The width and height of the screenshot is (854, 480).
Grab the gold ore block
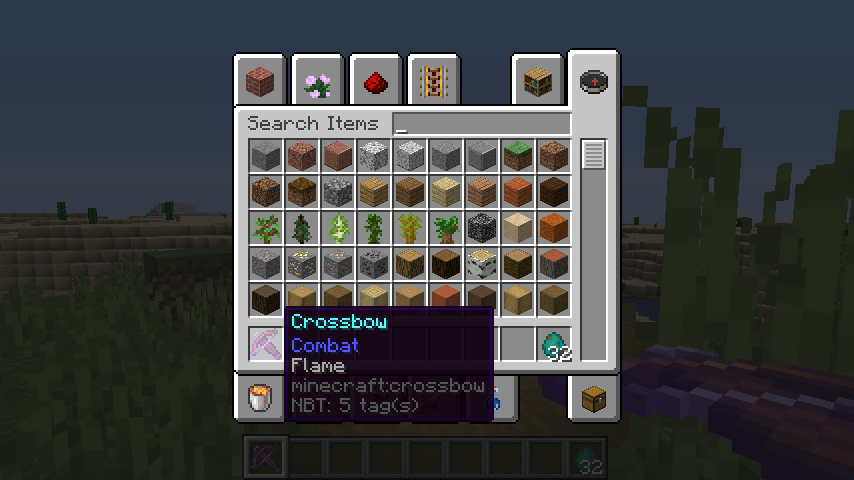[x=302, y=263]
